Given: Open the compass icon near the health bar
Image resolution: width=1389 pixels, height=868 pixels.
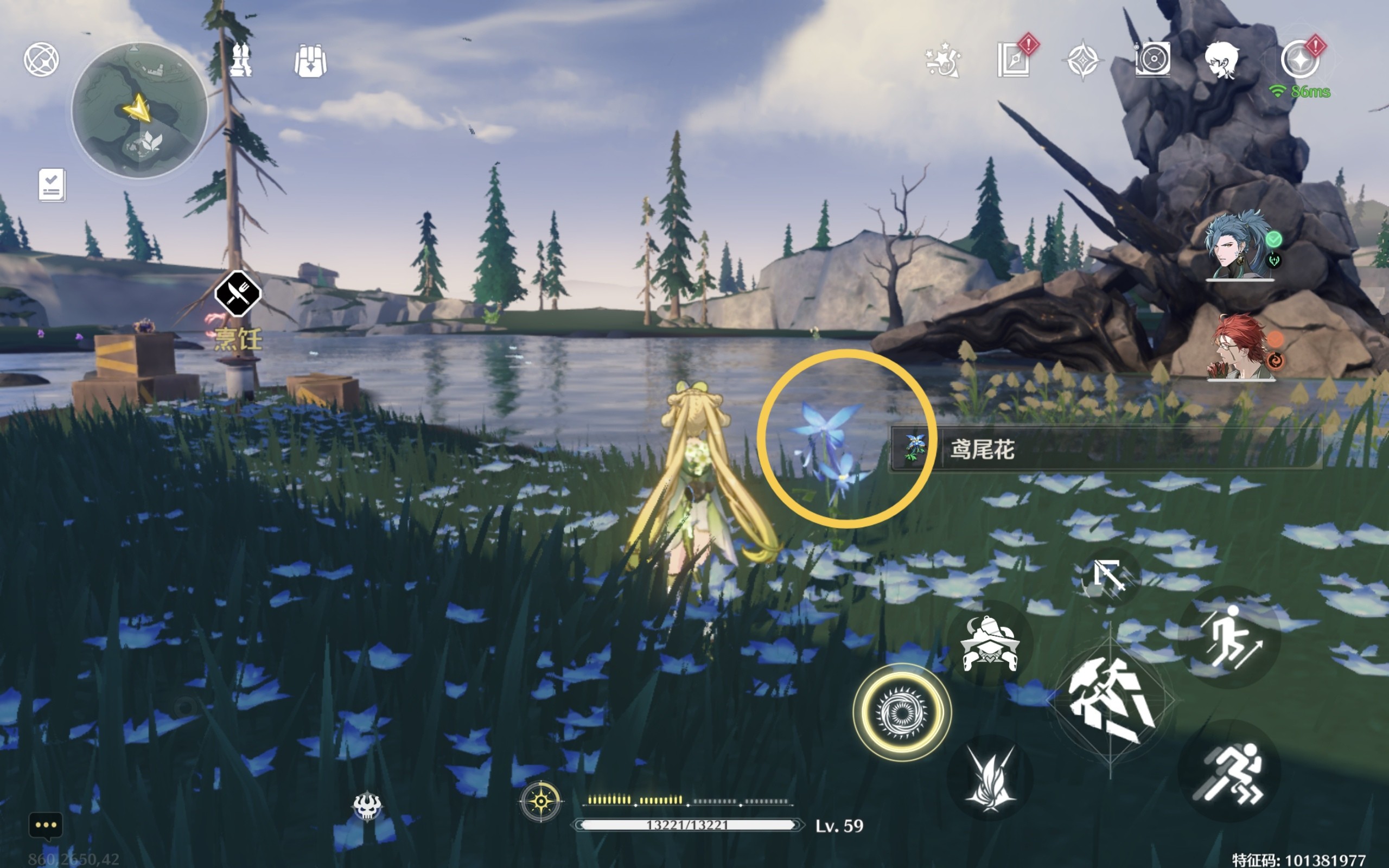Looking at the screenshot, I should [x=540, y=800].
